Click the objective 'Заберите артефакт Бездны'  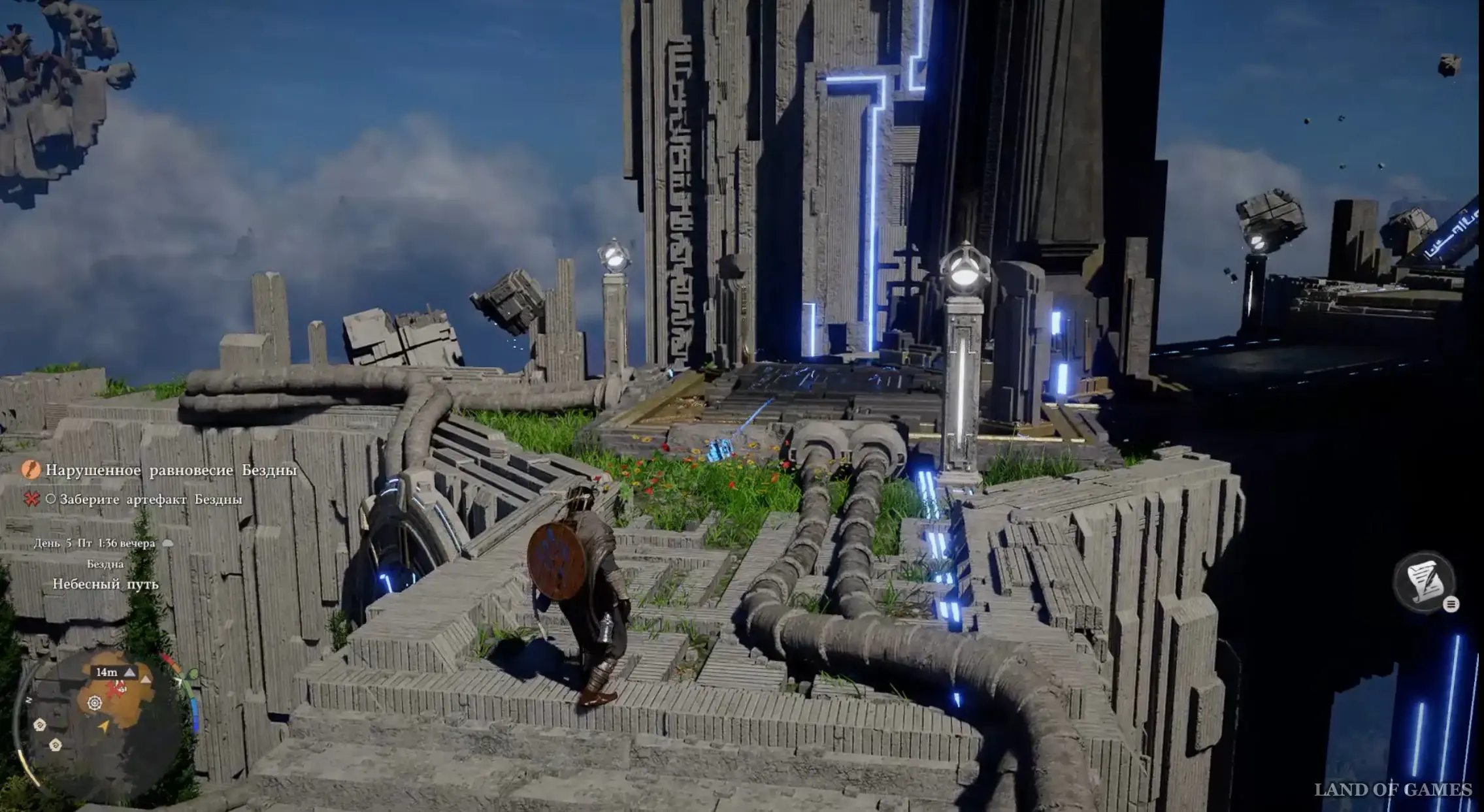(x=150, y=500)
